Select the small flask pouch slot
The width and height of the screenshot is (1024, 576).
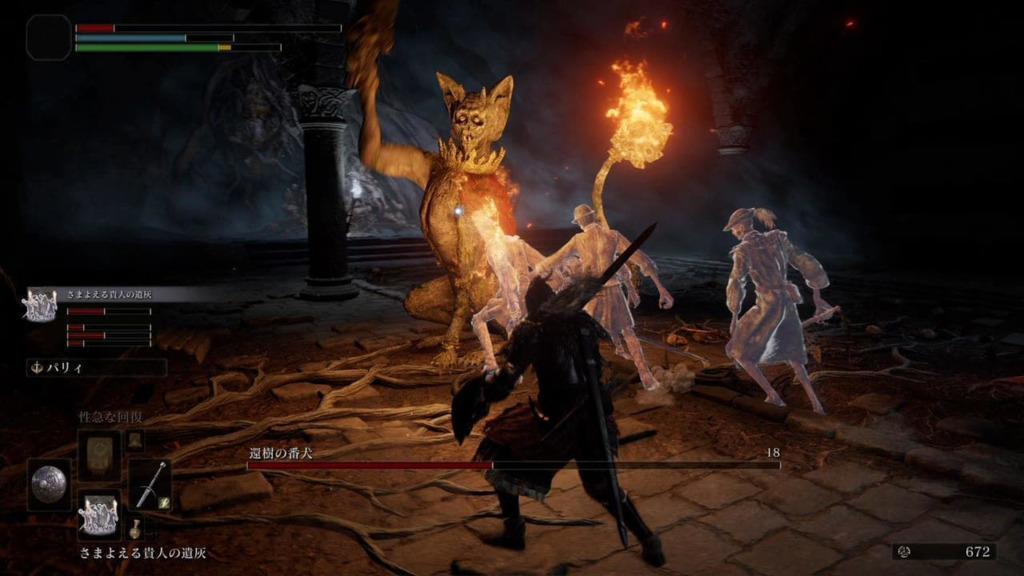(134, 528)
